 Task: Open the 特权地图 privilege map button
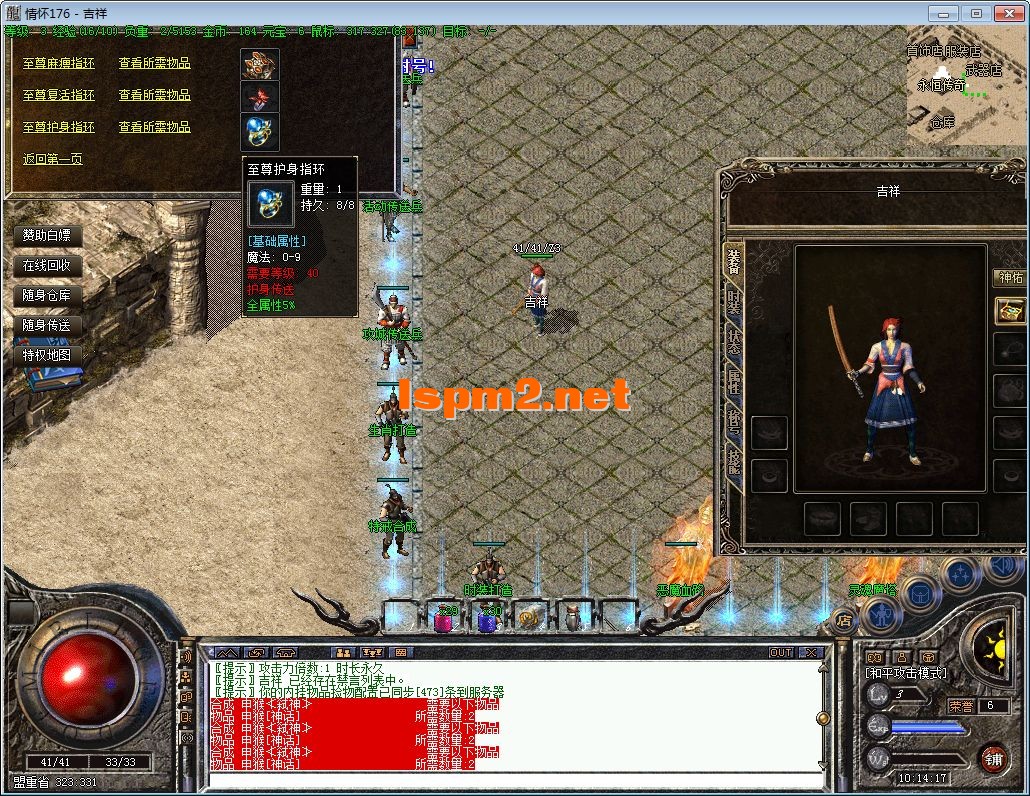[x=47, y=355]
